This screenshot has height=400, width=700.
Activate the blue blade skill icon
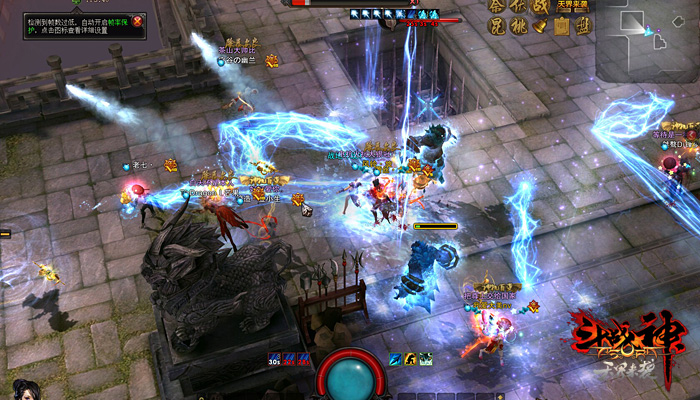coord(396,359)
